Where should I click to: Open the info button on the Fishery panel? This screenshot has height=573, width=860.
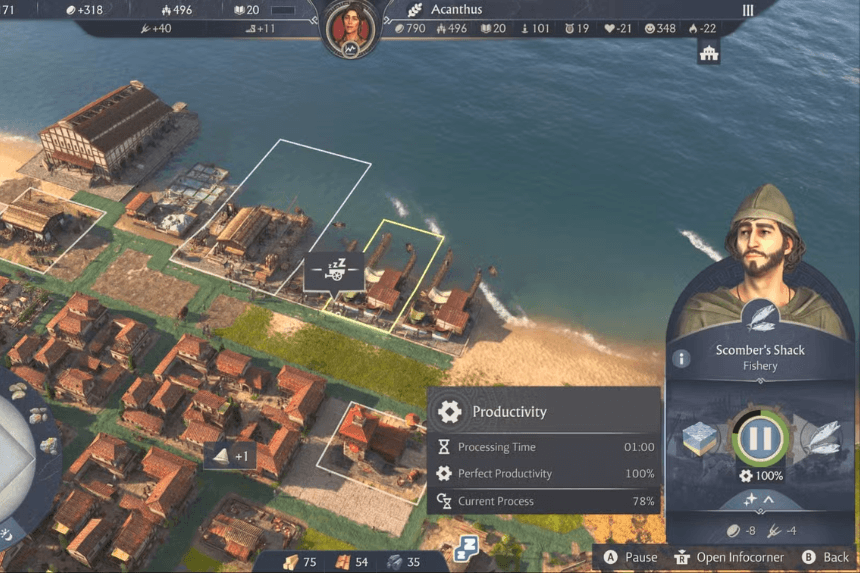tap(682, 358)
